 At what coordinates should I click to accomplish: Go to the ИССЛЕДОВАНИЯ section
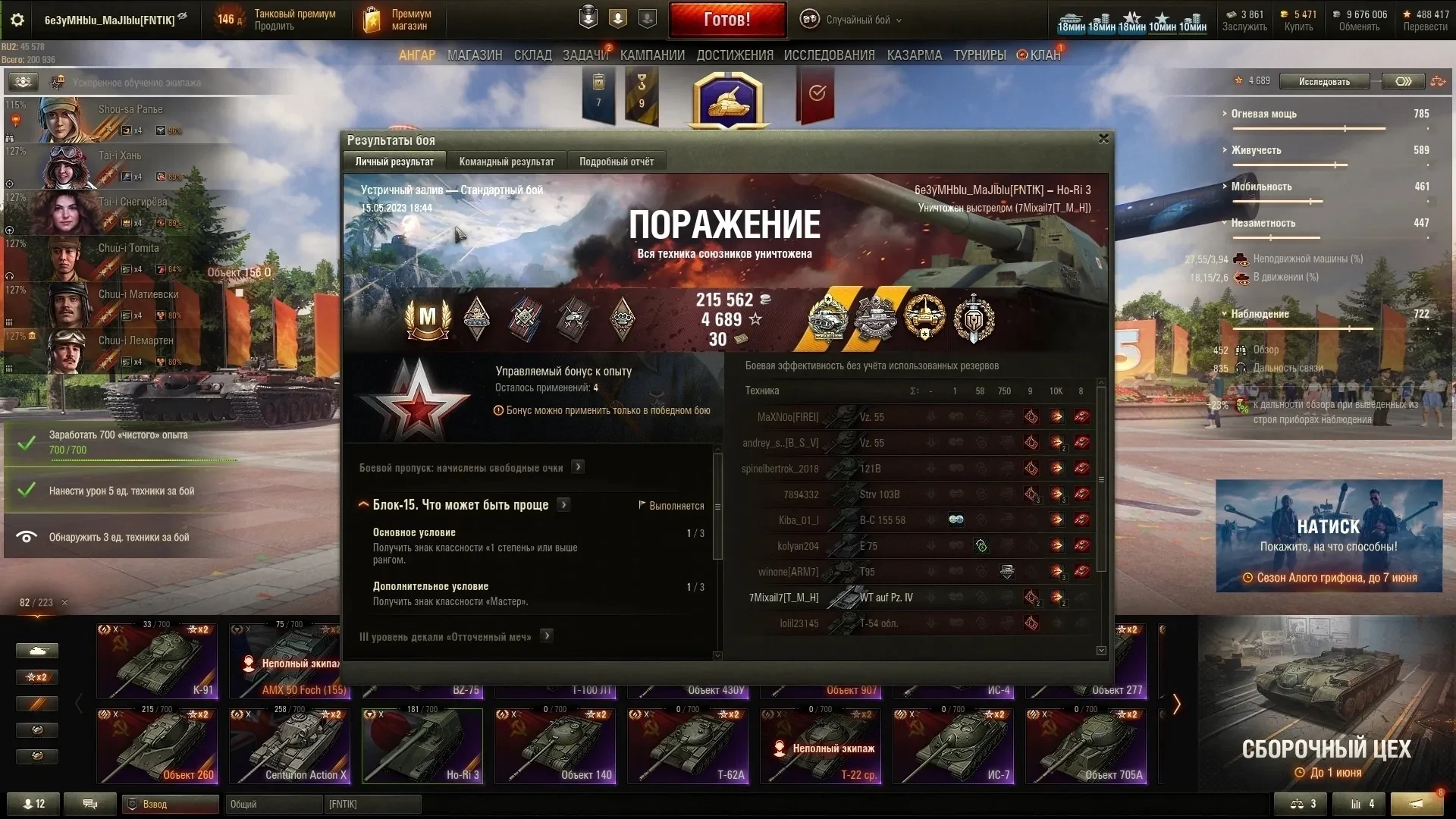(x=829, y=55)
